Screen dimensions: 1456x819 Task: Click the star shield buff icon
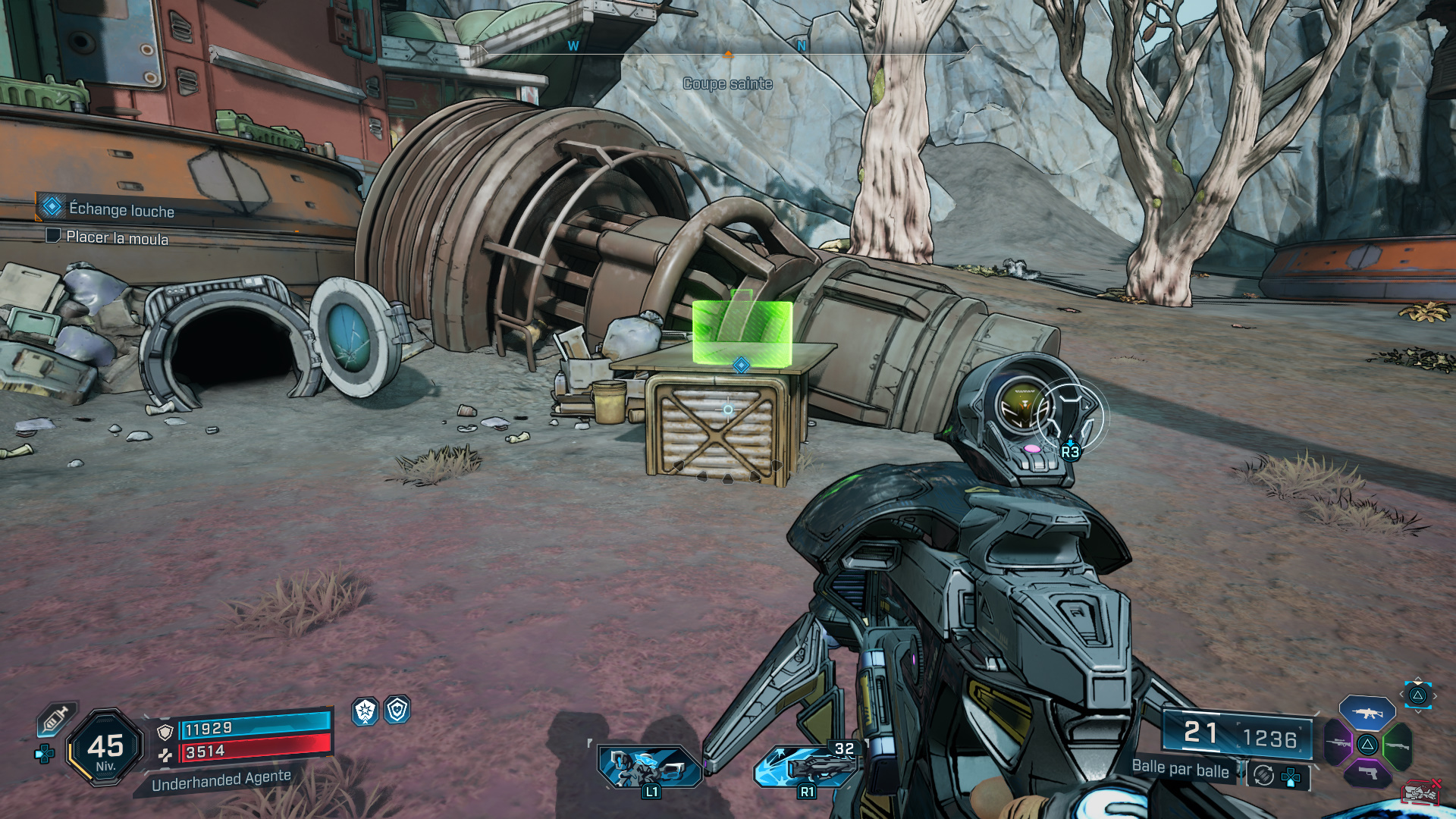[366, 711]
